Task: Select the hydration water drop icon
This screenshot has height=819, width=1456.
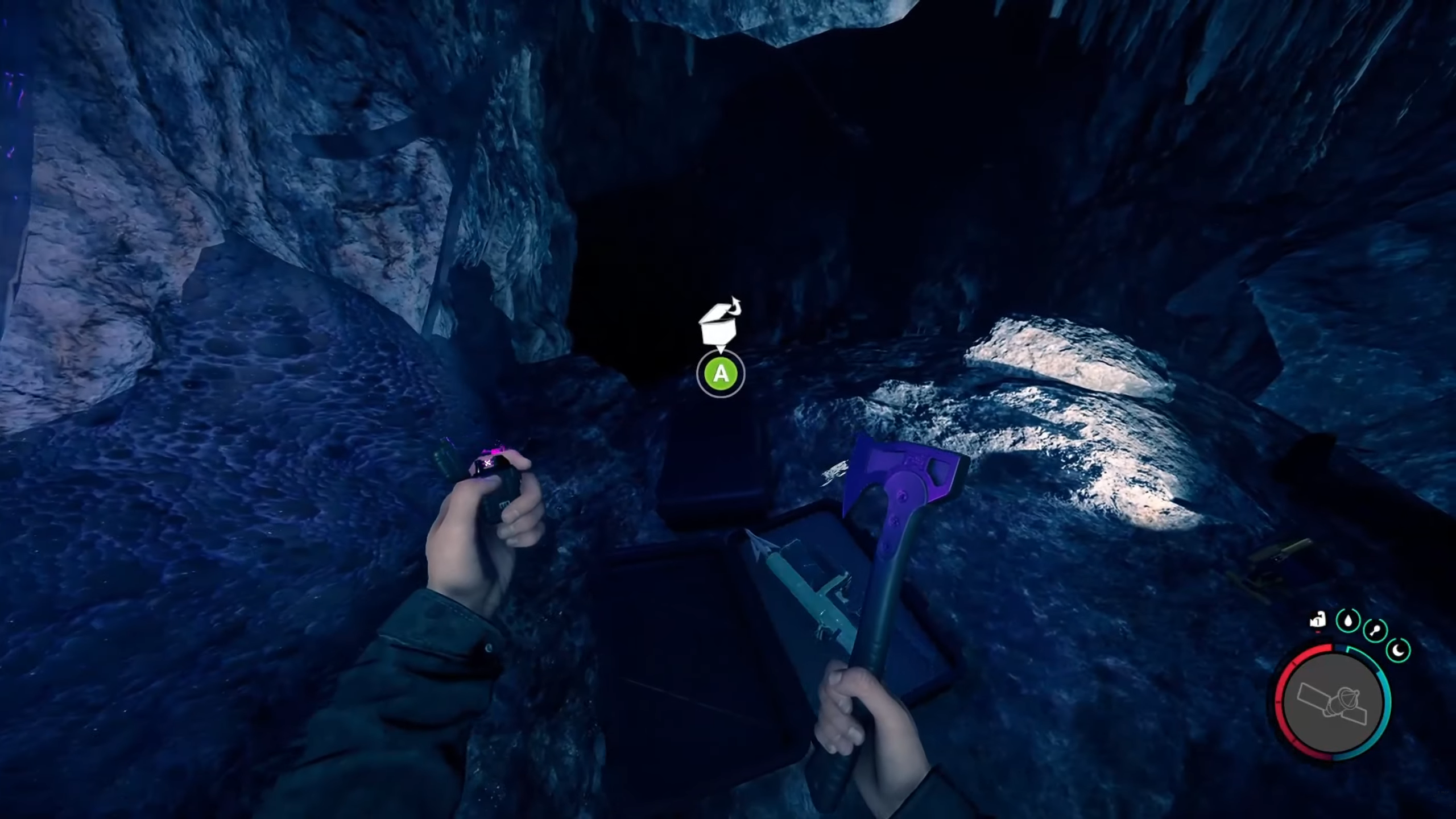Action: (1348, 621)
